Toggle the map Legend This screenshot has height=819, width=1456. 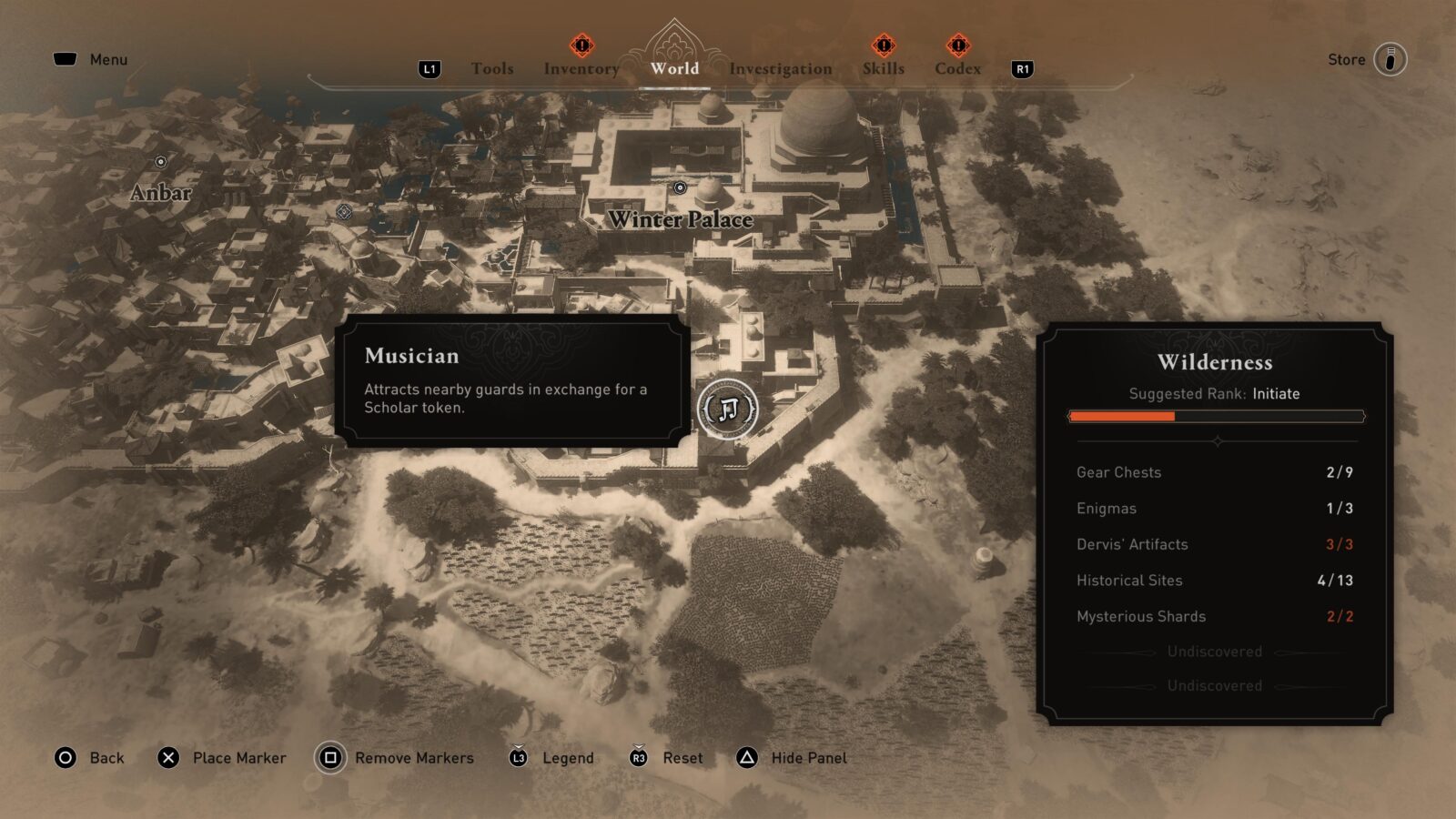pos(518,757)
